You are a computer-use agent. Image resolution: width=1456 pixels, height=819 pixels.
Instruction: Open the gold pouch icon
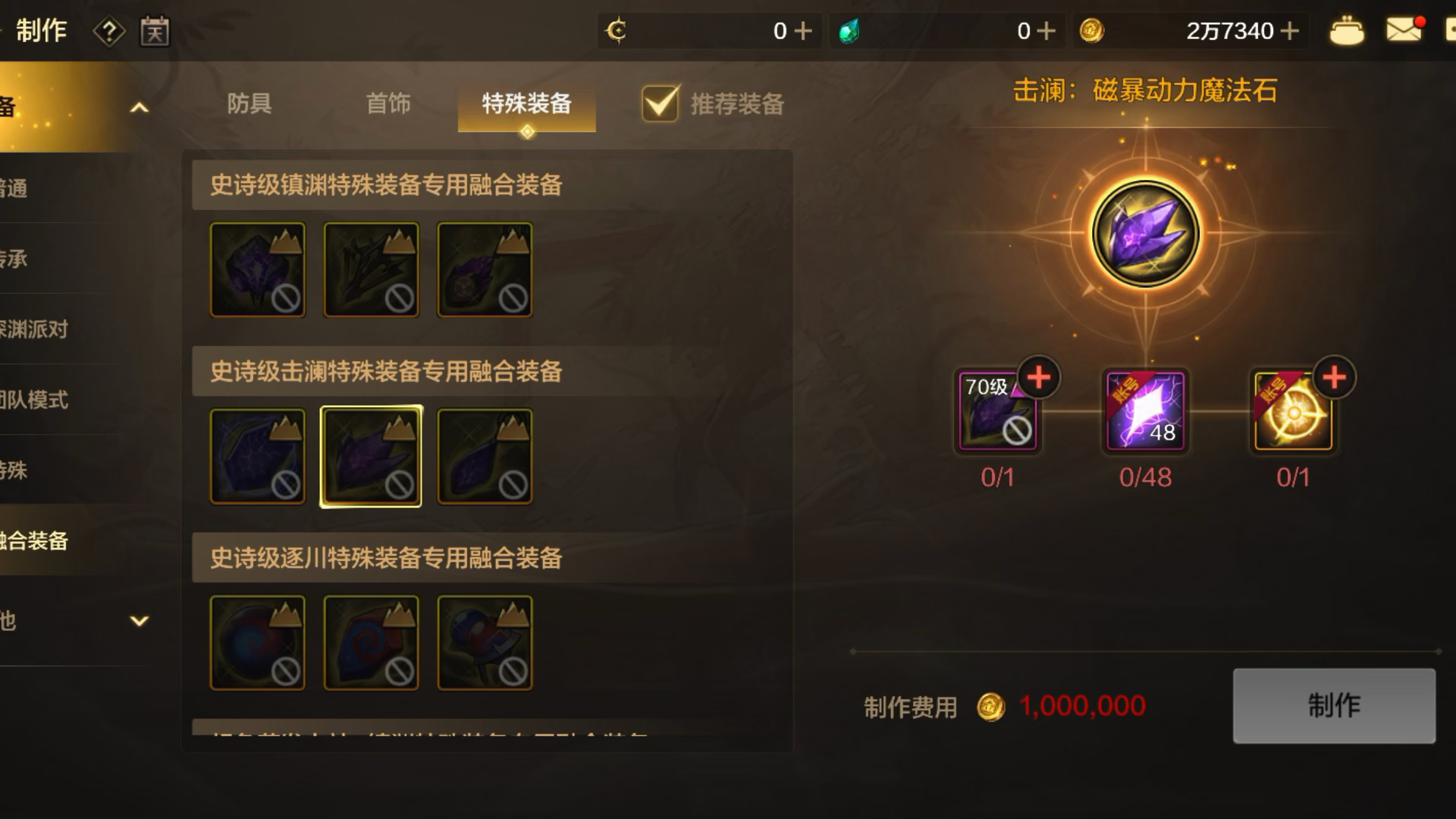pos(1346,30)
